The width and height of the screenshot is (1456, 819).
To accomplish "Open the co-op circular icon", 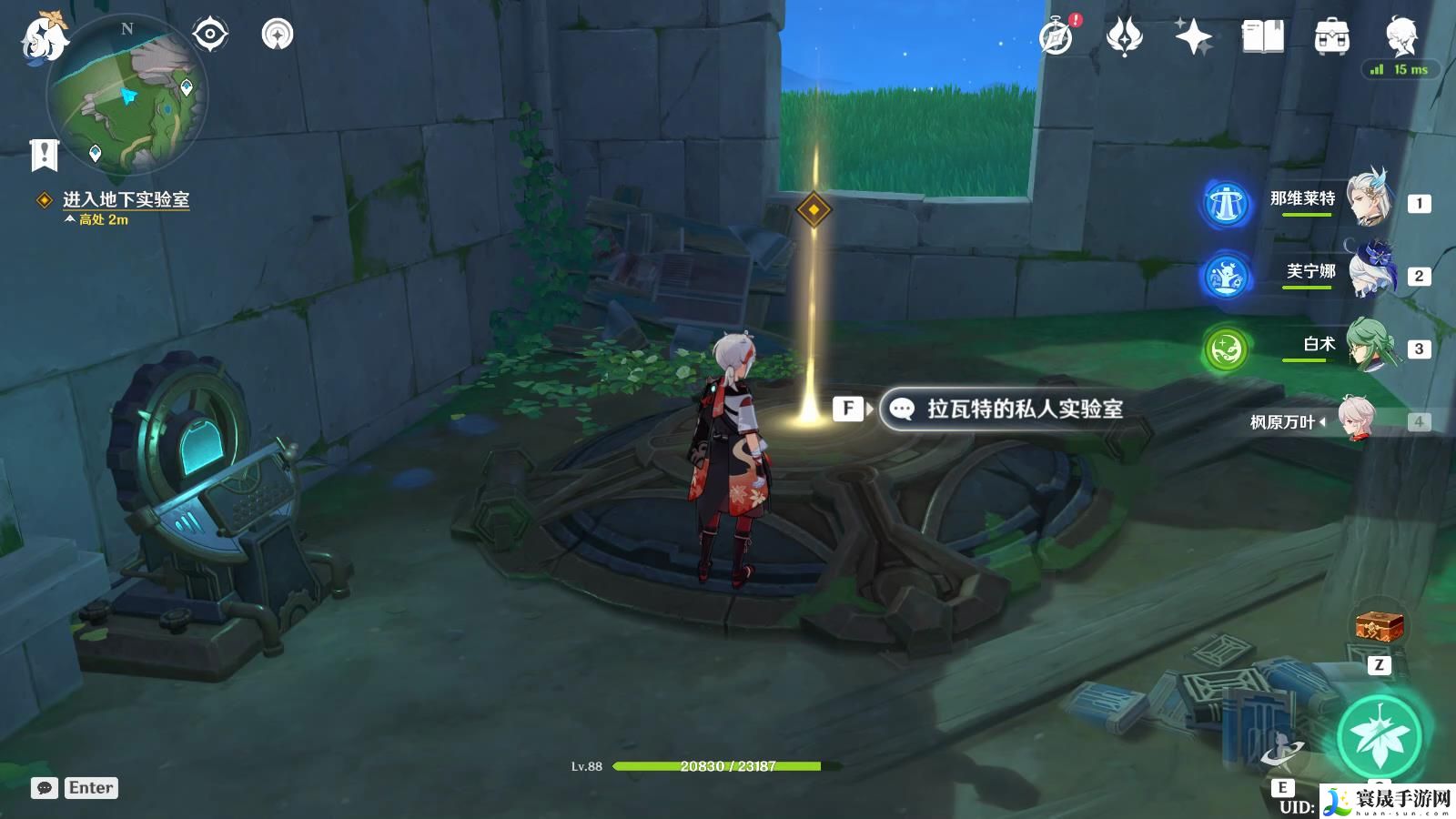I will [x=278, y=35].
